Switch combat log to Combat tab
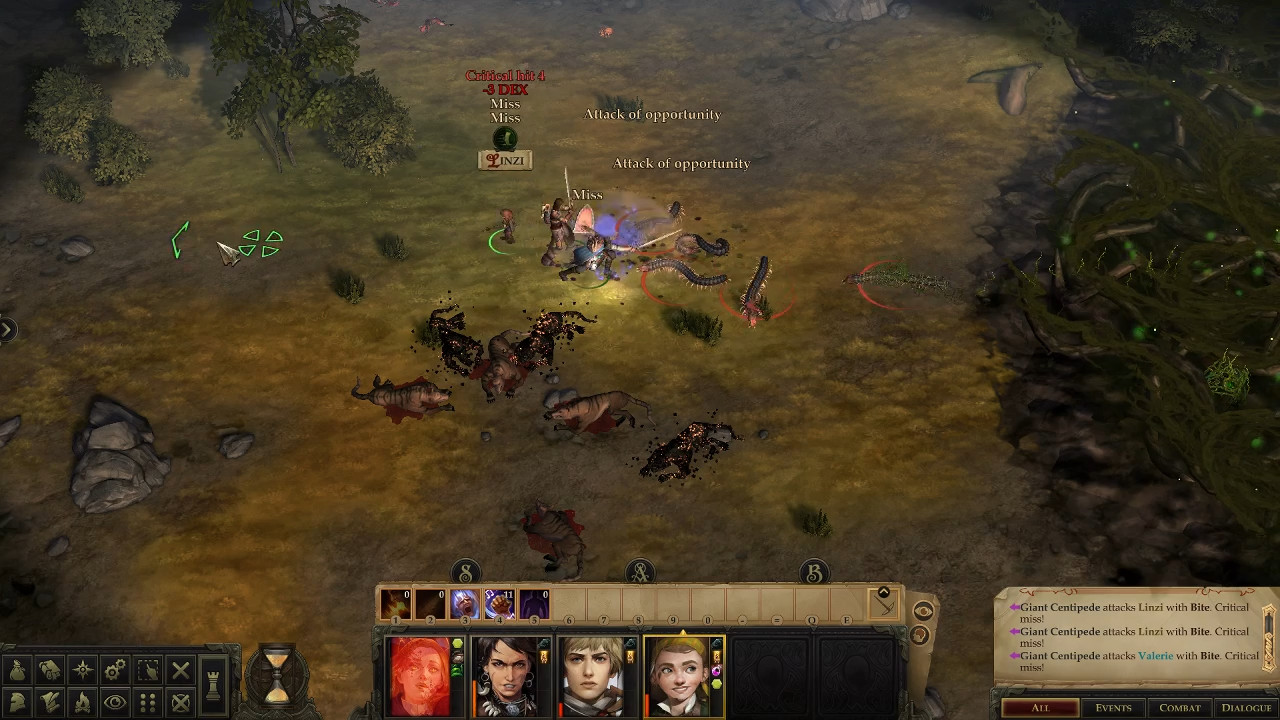This screenshot has height=720, width=1280. (1179, 708)
